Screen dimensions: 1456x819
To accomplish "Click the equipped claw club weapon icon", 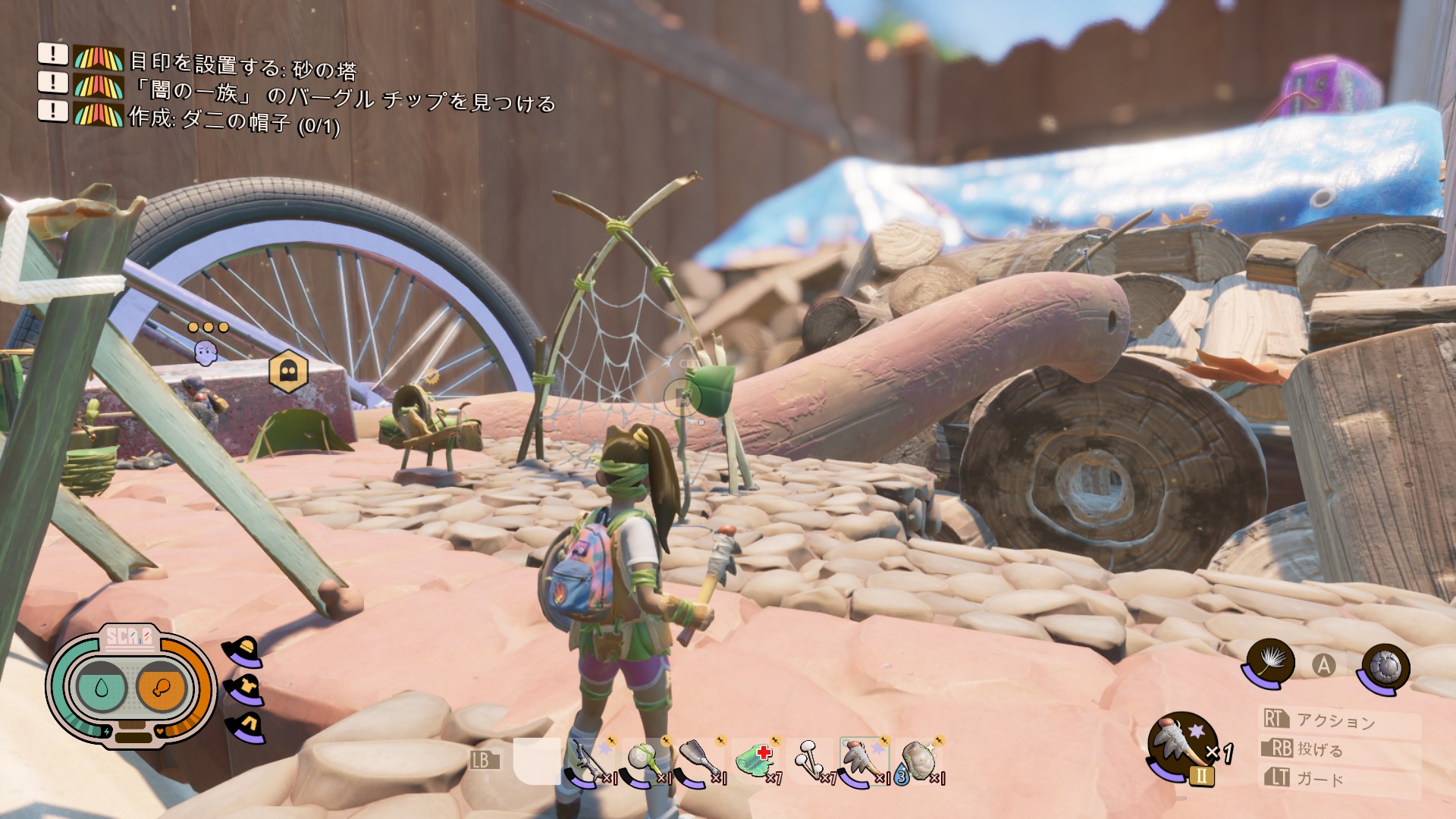I will 1183,746.
